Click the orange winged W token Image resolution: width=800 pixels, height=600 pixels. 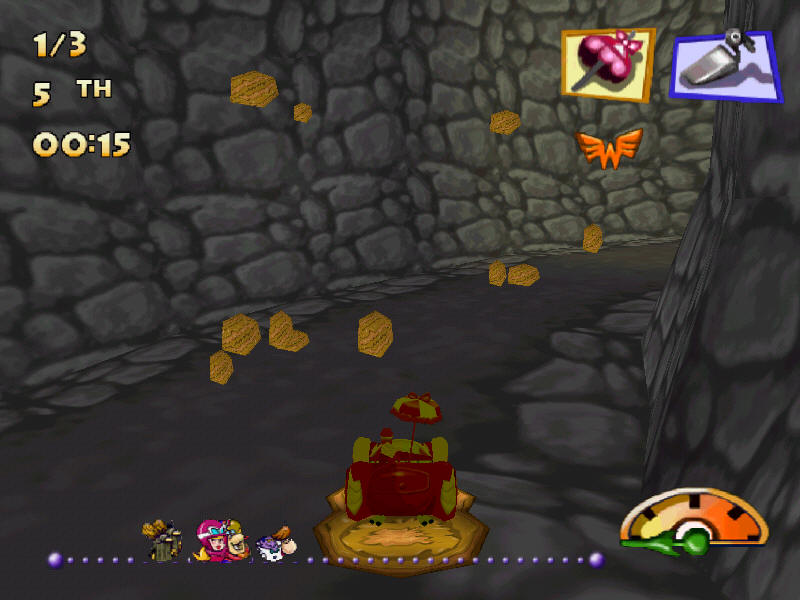click(608, 148)
